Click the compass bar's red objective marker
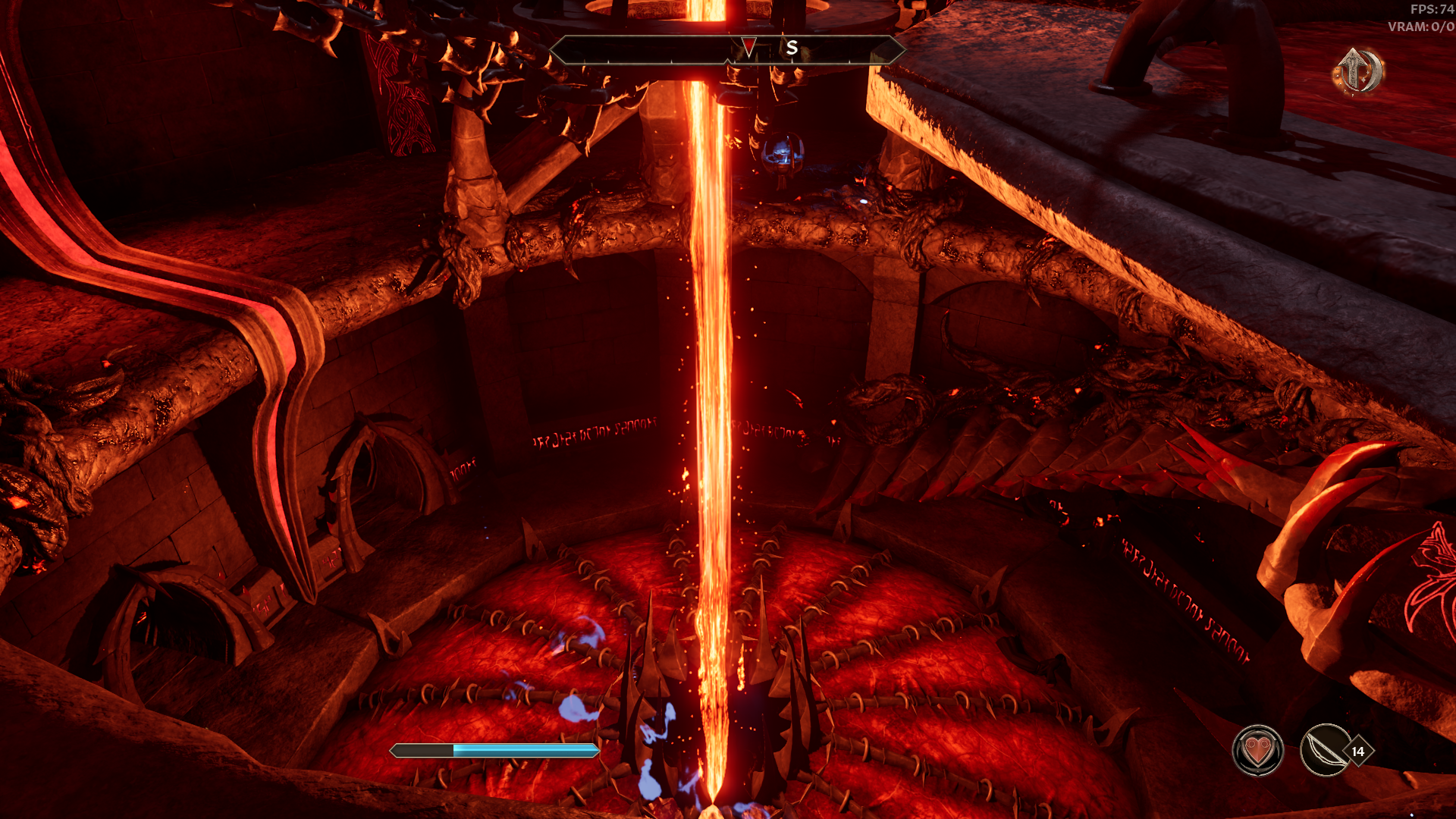1456x819 pixels. [x=748, y=48]
